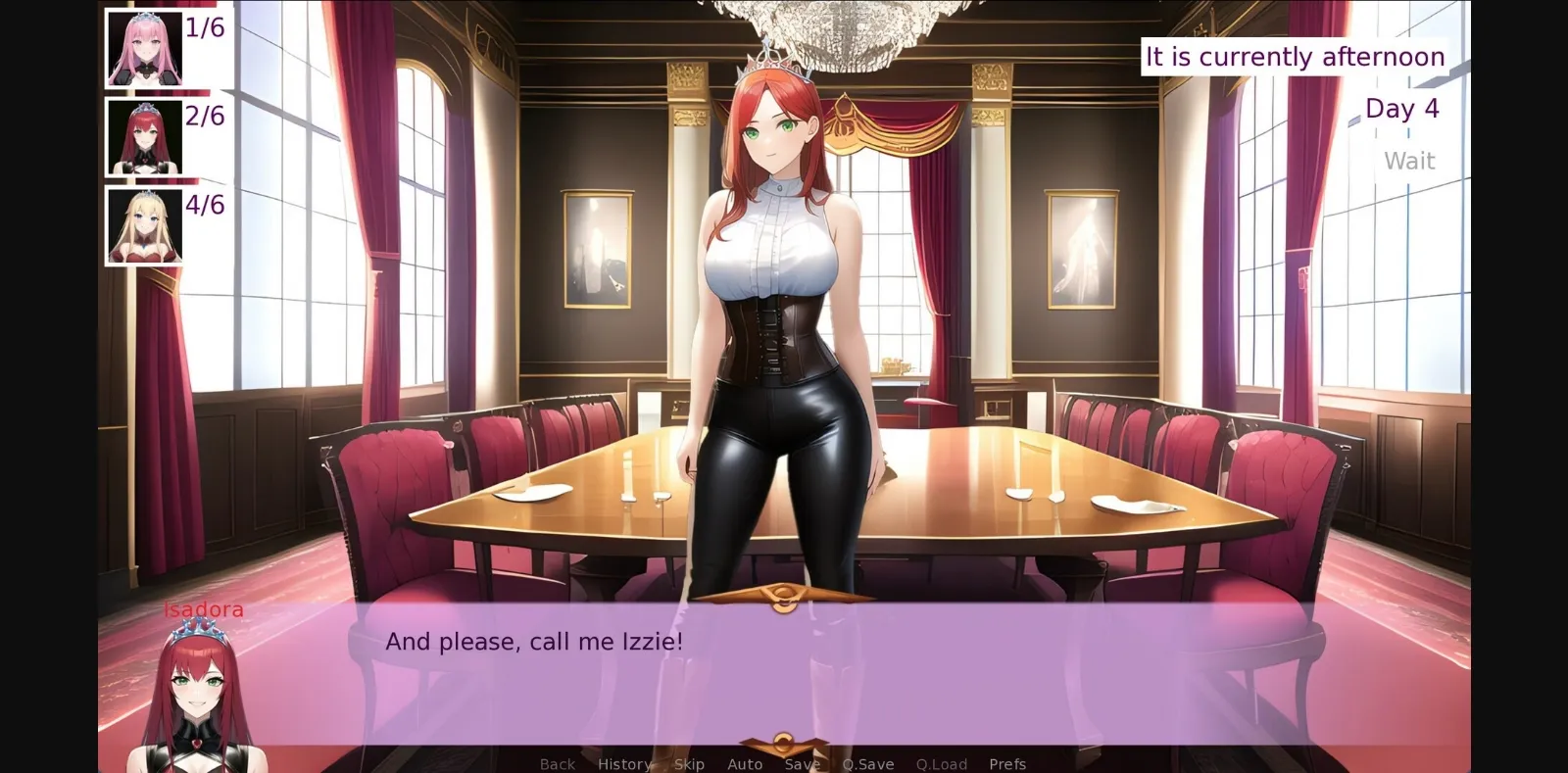Open the History screen
The height and width of the screenshot is (773, 1568).
point(624,763)
